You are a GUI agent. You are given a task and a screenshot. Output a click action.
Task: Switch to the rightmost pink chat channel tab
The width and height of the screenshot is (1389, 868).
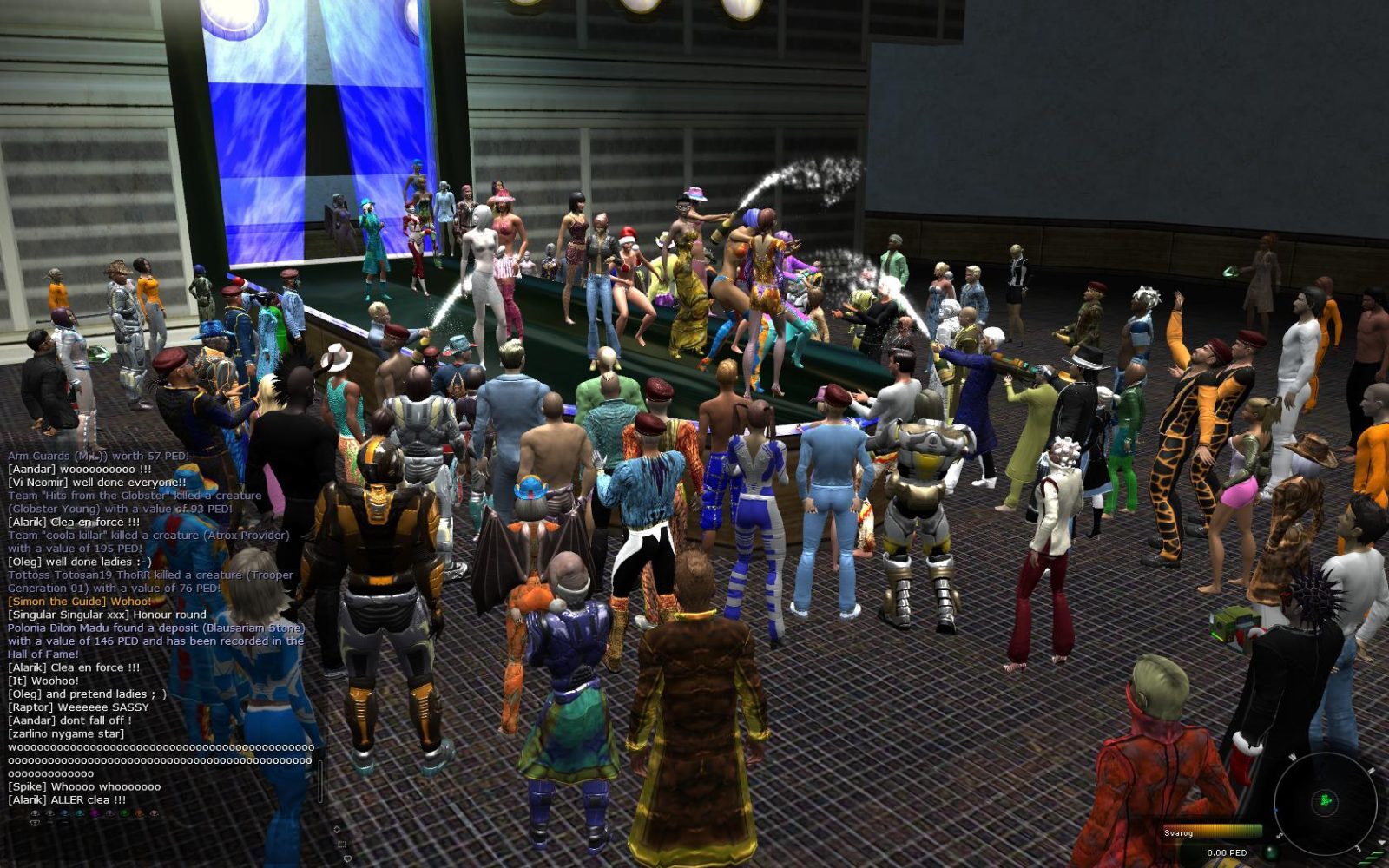(x=154, y=812)
